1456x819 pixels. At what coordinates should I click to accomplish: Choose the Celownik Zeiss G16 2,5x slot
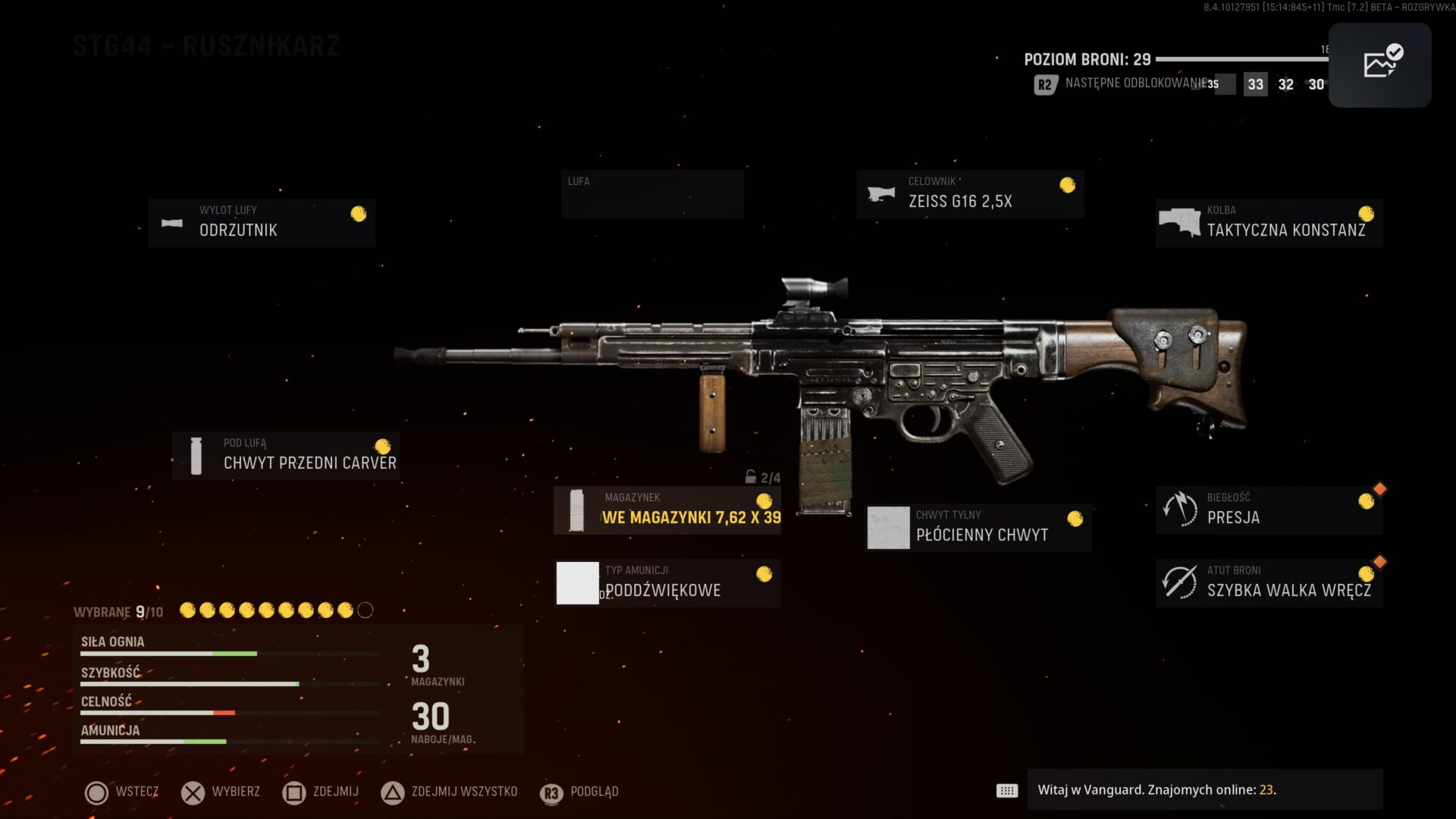[x=970, y=194]
